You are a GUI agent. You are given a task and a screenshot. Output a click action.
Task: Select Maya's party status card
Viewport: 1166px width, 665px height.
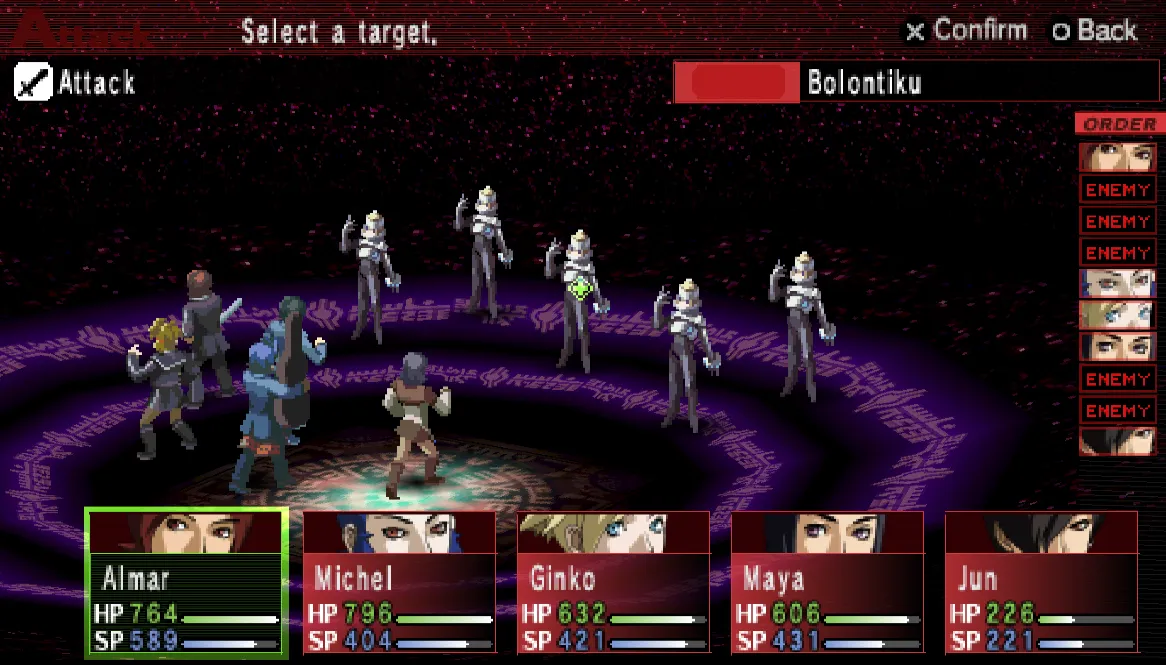point(827,583)
